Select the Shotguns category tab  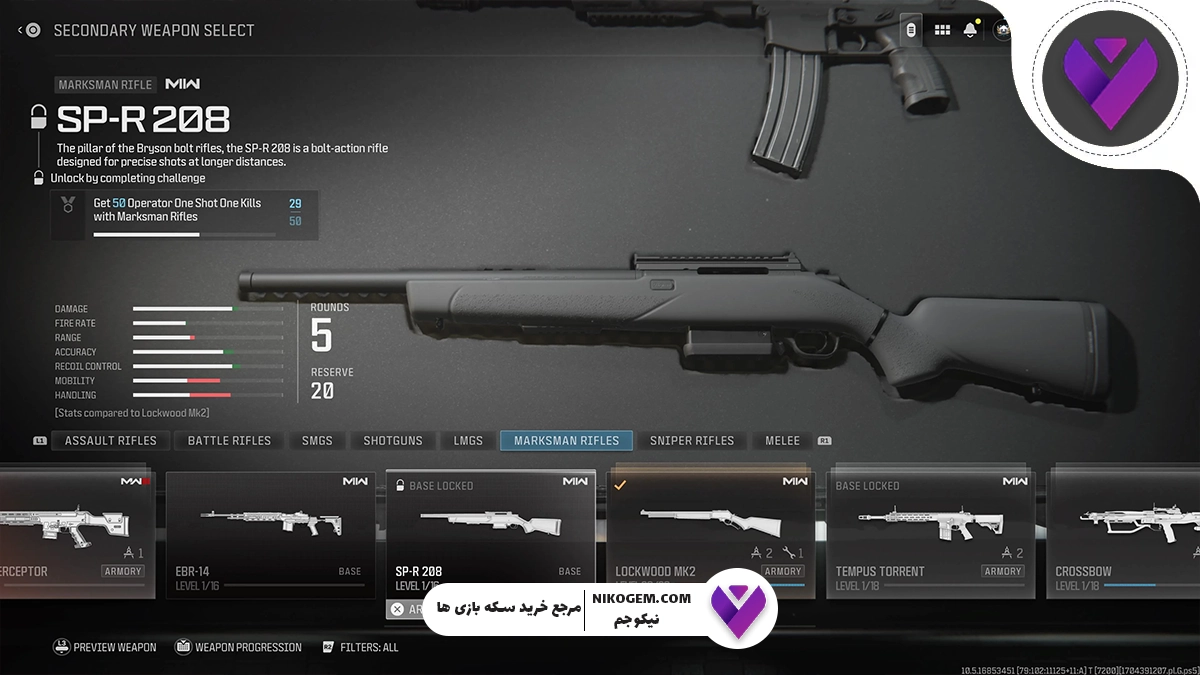tap(393, 441)
